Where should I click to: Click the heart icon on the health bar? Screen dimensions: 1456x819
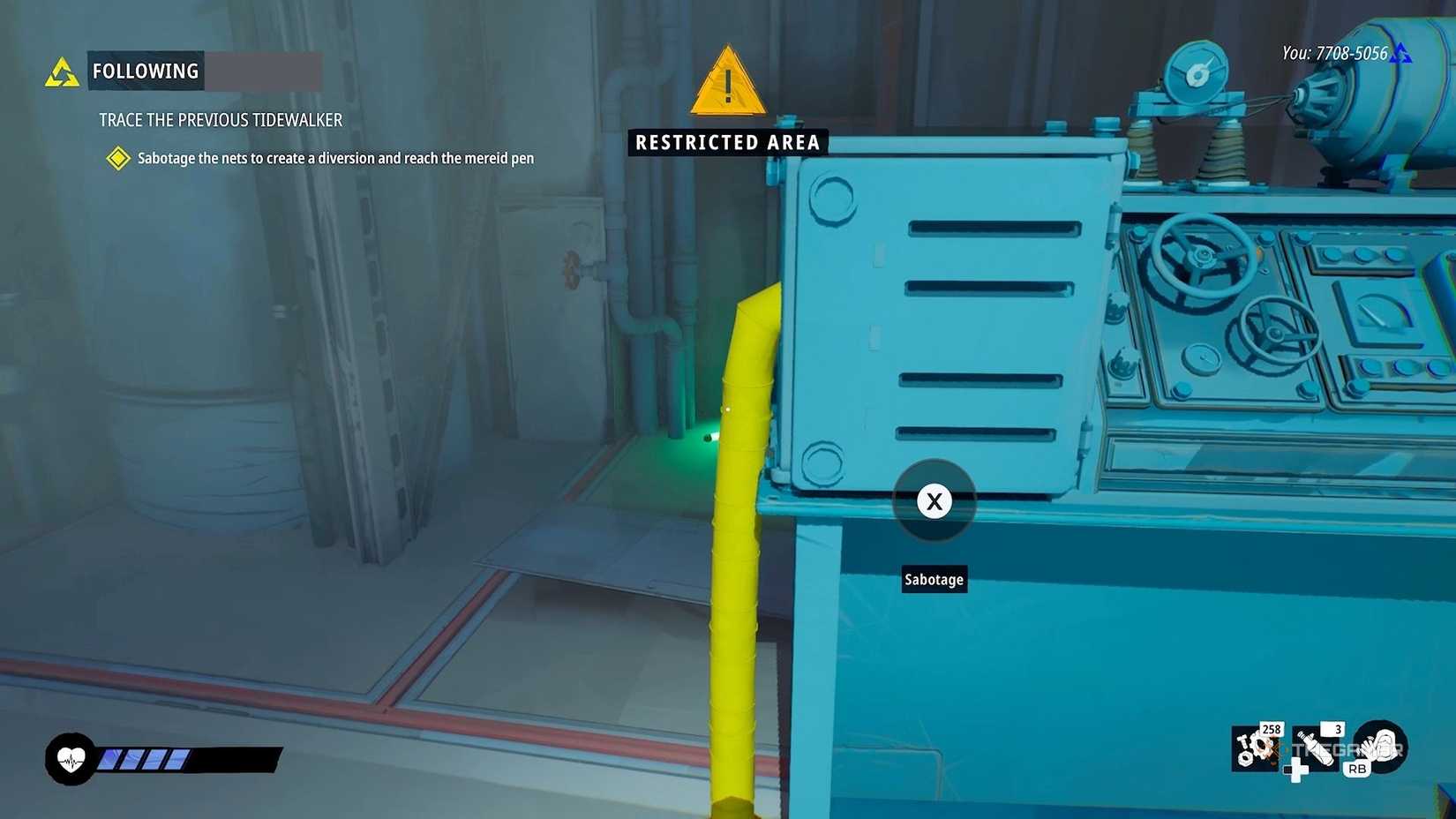pyautogui.click(x=72, y=759)
